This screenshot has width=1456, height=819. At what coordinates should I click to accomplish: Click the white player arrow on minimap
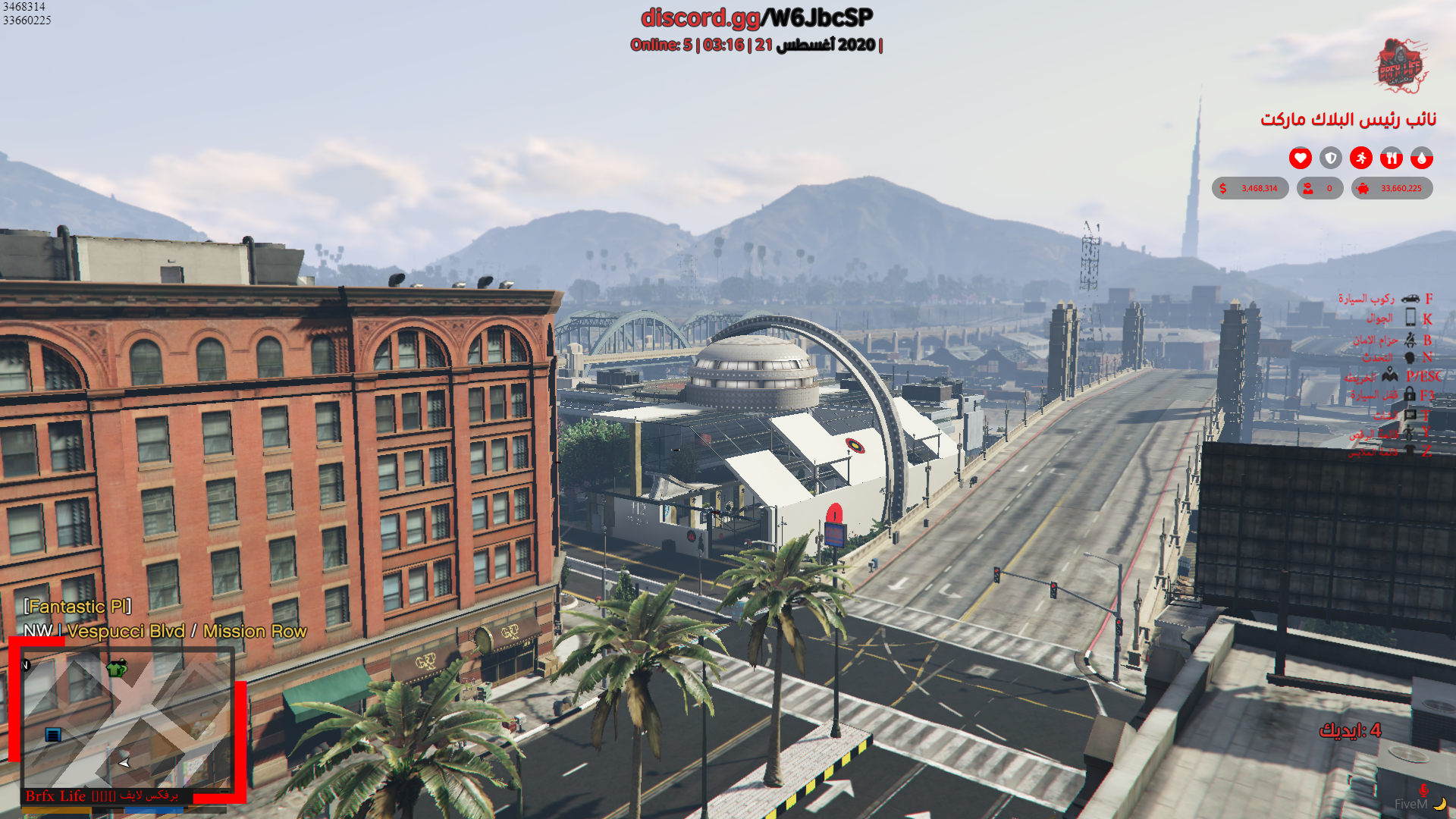[124, 762]
